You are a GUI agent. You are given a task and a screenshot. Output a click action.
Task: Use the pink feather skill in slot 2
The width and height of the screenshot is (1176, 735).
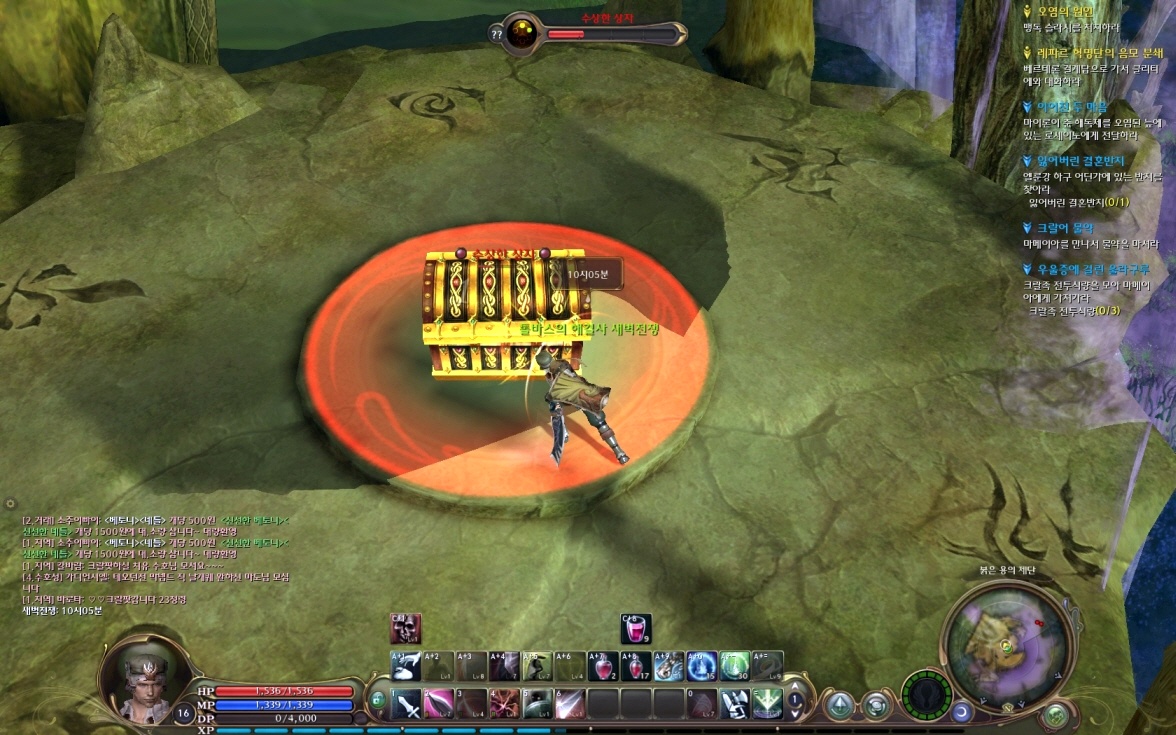439,704
